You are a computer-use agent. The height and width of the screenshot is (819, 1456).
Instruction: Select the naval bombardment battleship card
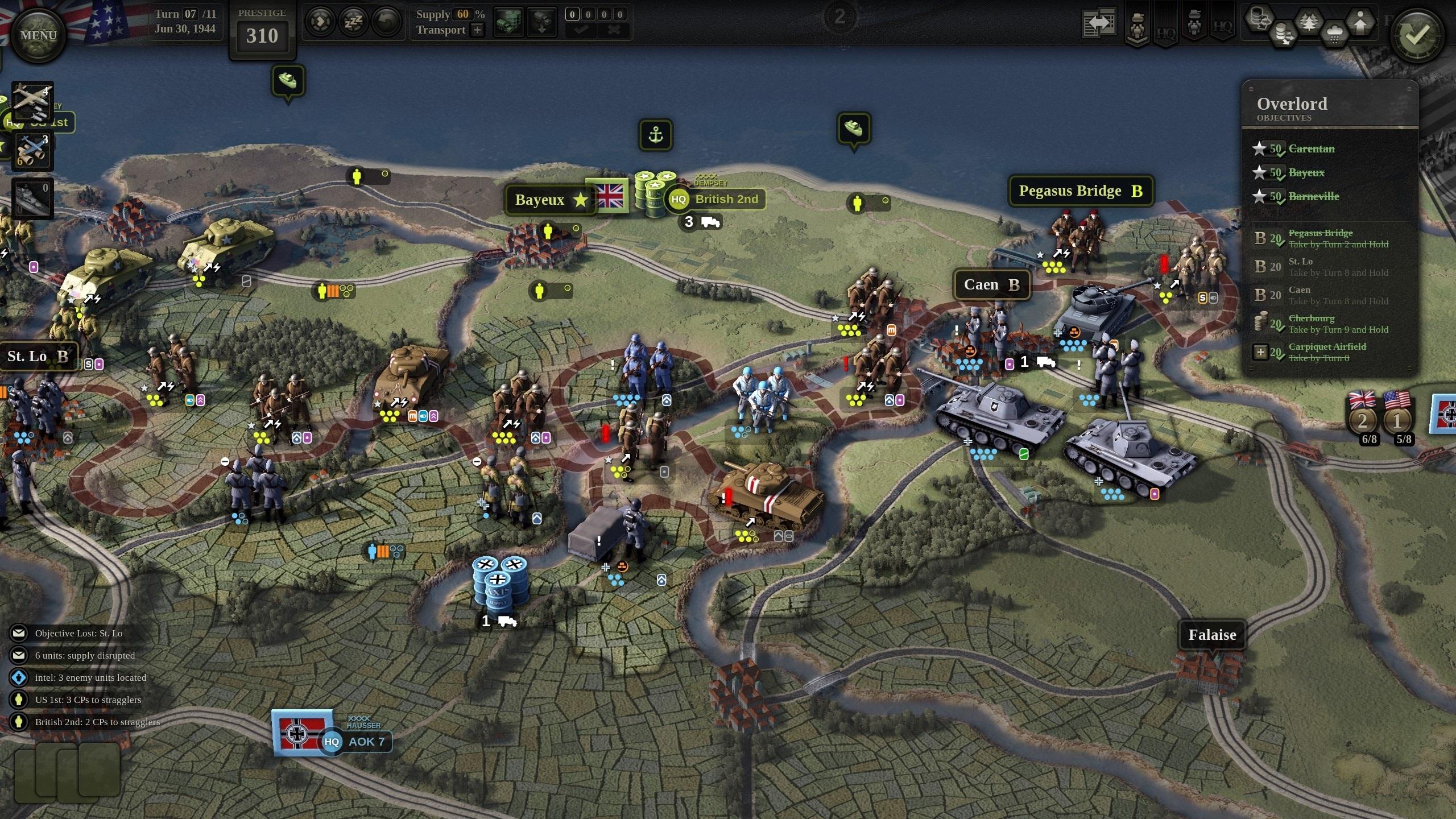tap(32, 199)
